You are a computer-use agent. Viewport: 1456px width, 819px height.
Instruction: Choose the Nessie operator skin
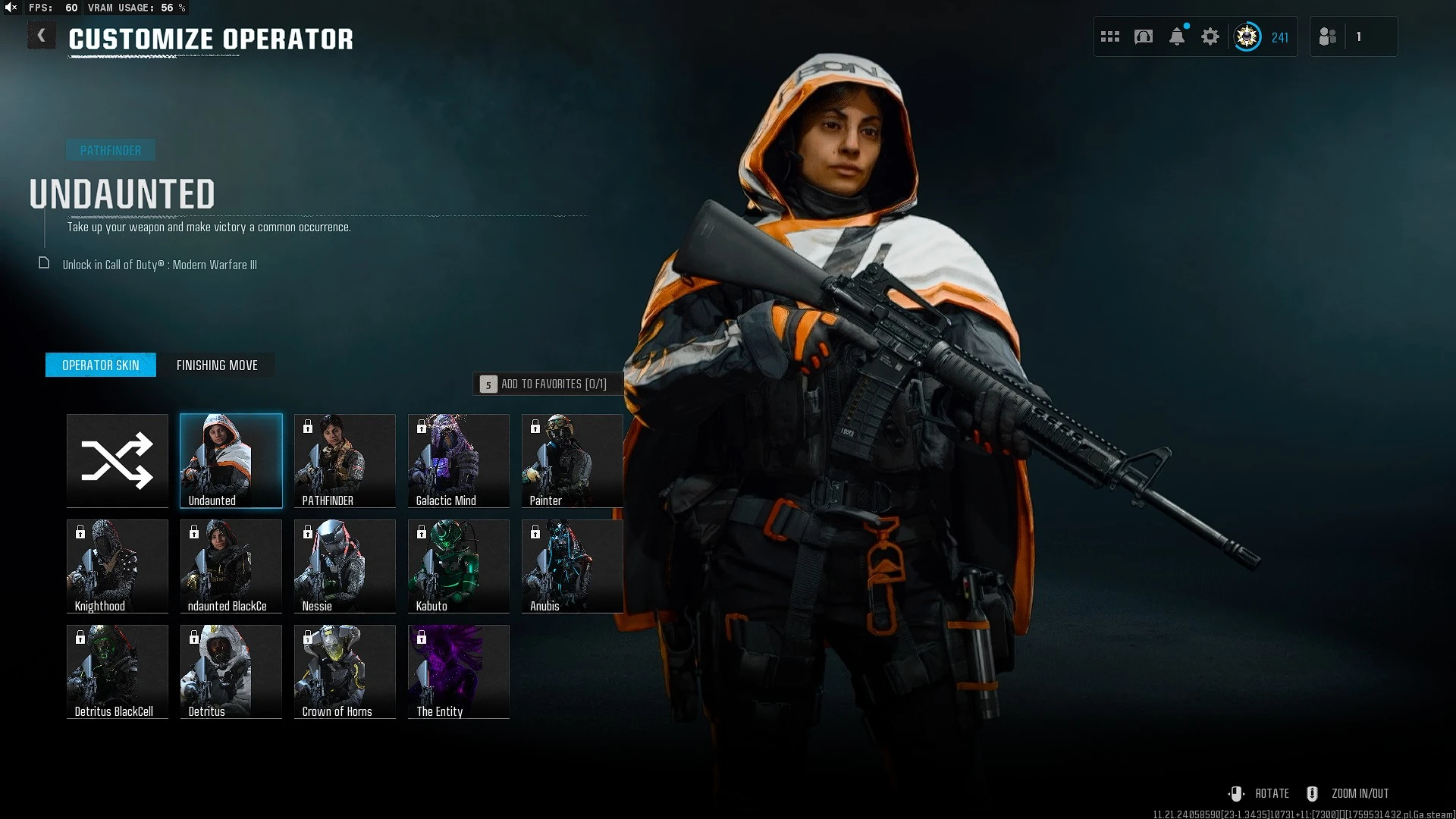[x=345, y=566]
